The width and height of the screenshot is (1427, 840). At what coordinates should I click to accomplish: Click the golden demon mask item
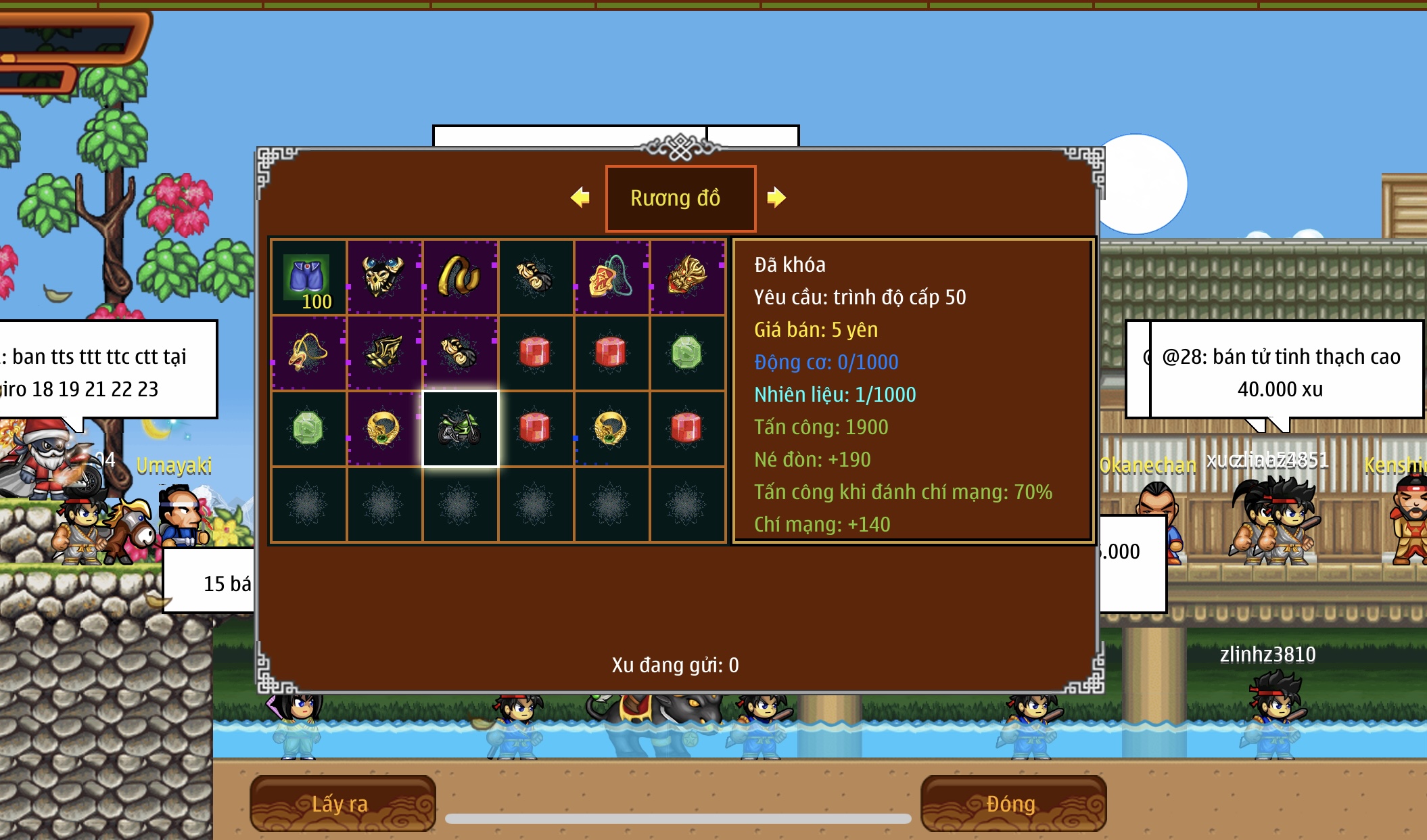click(x=686, y=277)
